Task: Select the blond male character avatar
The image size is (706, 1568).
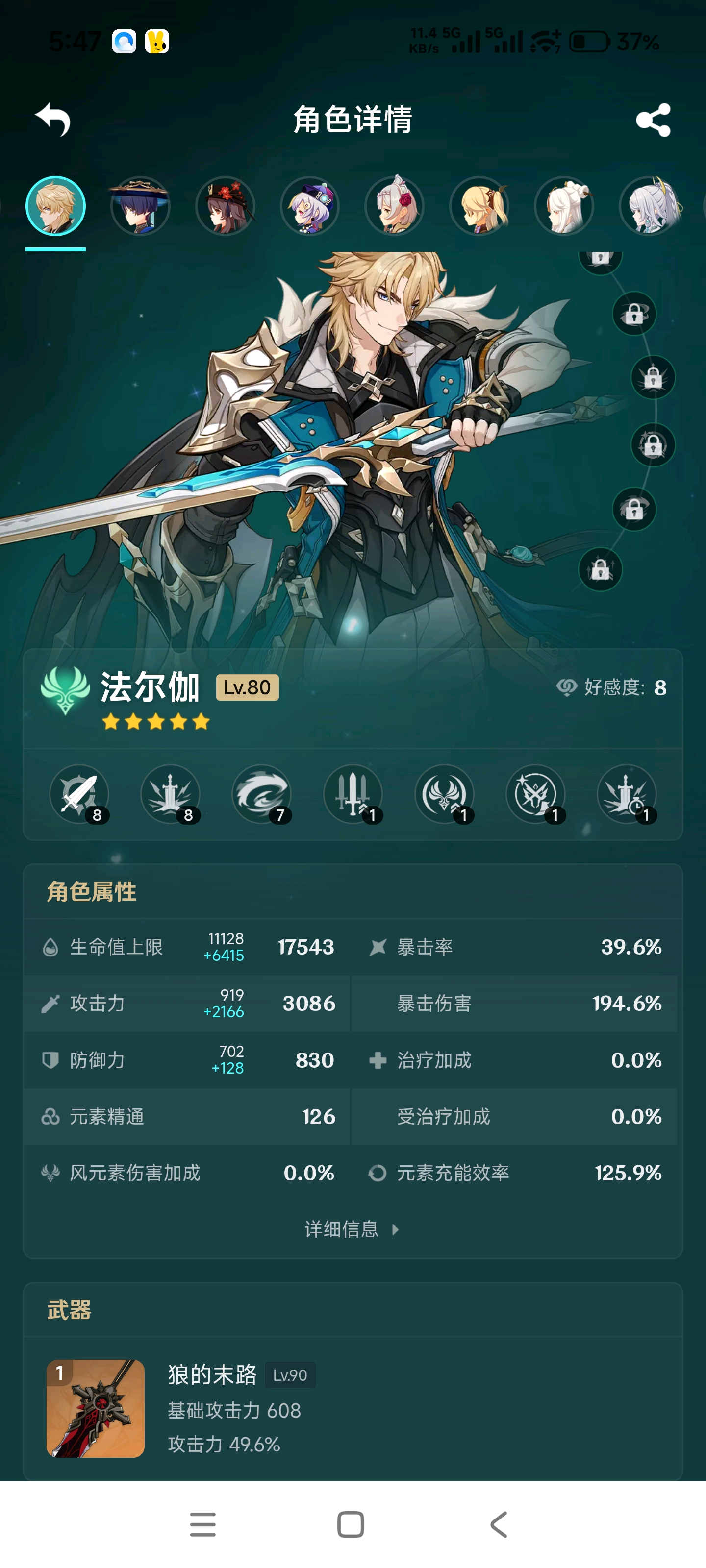Action: (55, 206)
